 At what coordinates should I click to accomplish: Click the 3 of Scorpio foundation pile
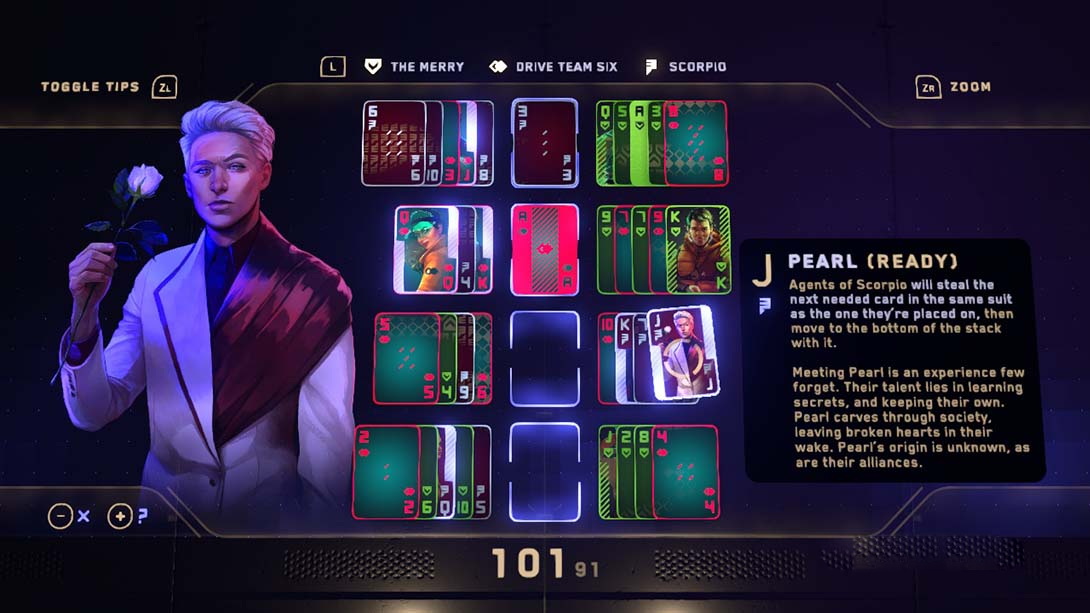click(545, 143)
